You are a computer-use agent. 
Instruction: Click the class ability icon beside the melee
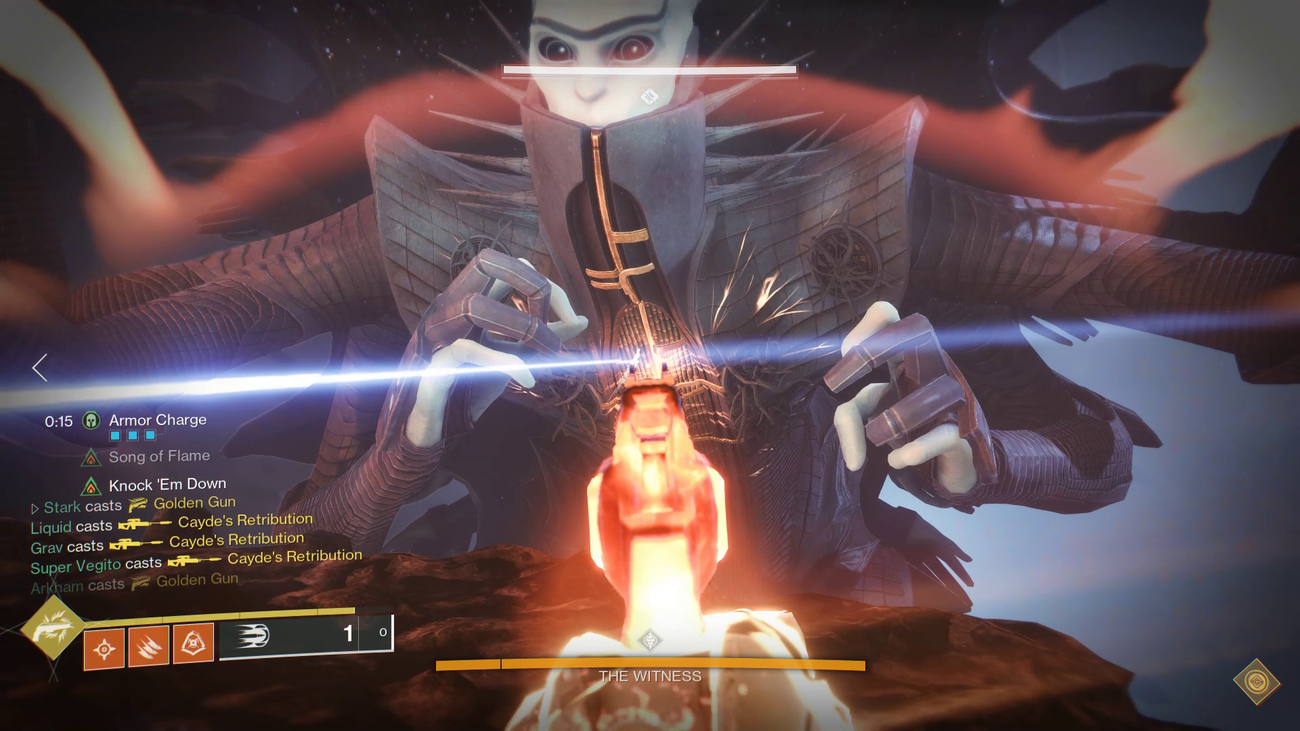(192, 644)
